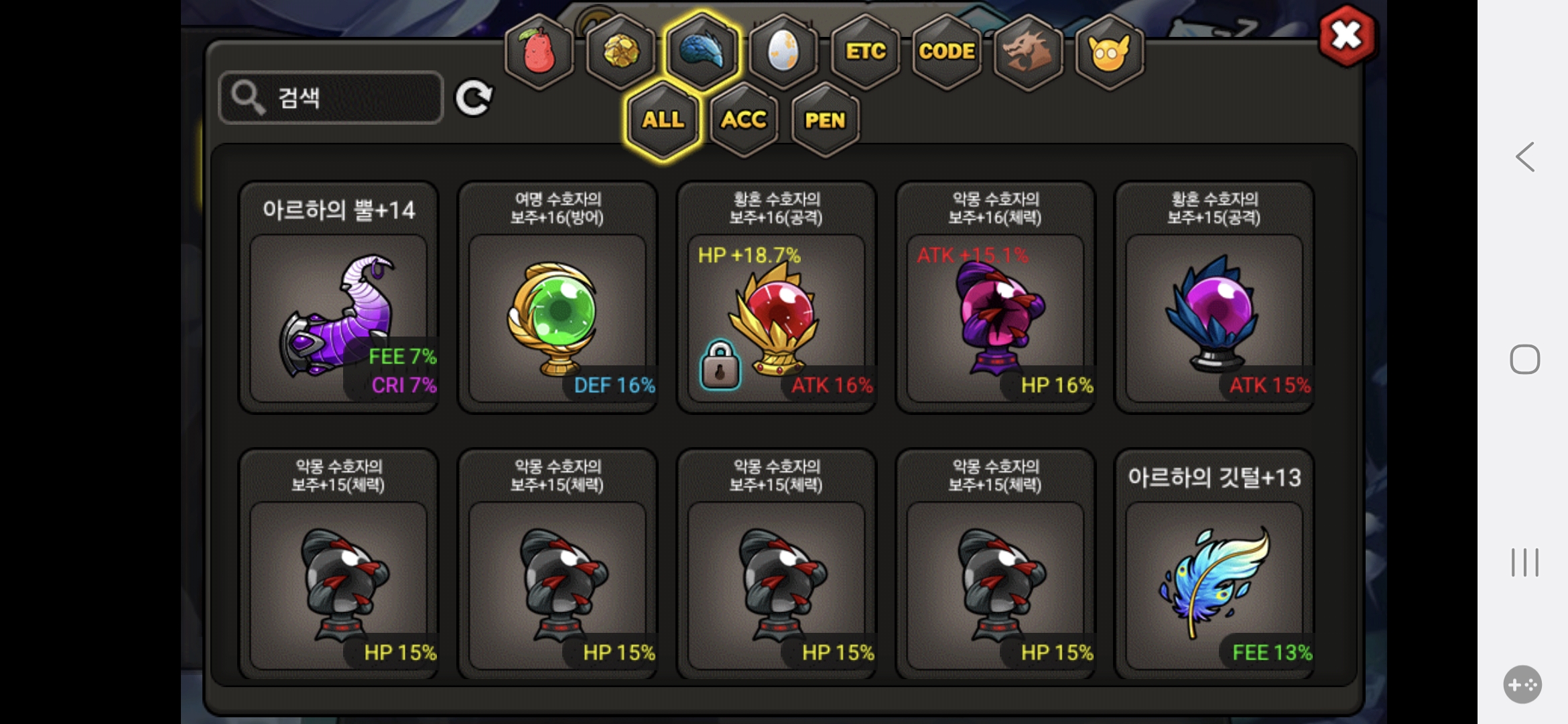Click the 검색 search field

[331, 98]
